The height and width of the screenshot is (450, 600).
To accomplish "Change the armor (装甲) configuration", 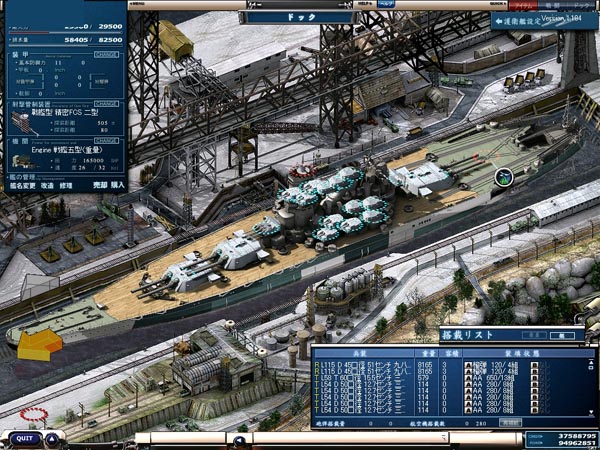I will point(106,55).
